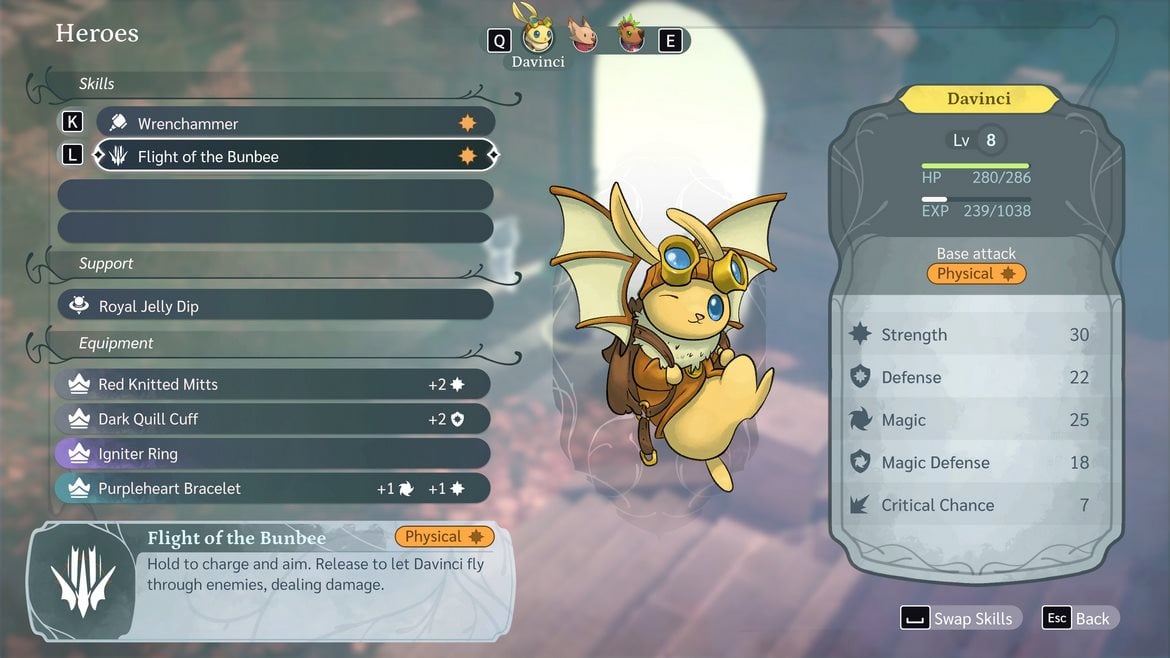Open the Red Knitted Mitts equipment slot
This screenshot has height=658, width=1170.
(273, 384)
